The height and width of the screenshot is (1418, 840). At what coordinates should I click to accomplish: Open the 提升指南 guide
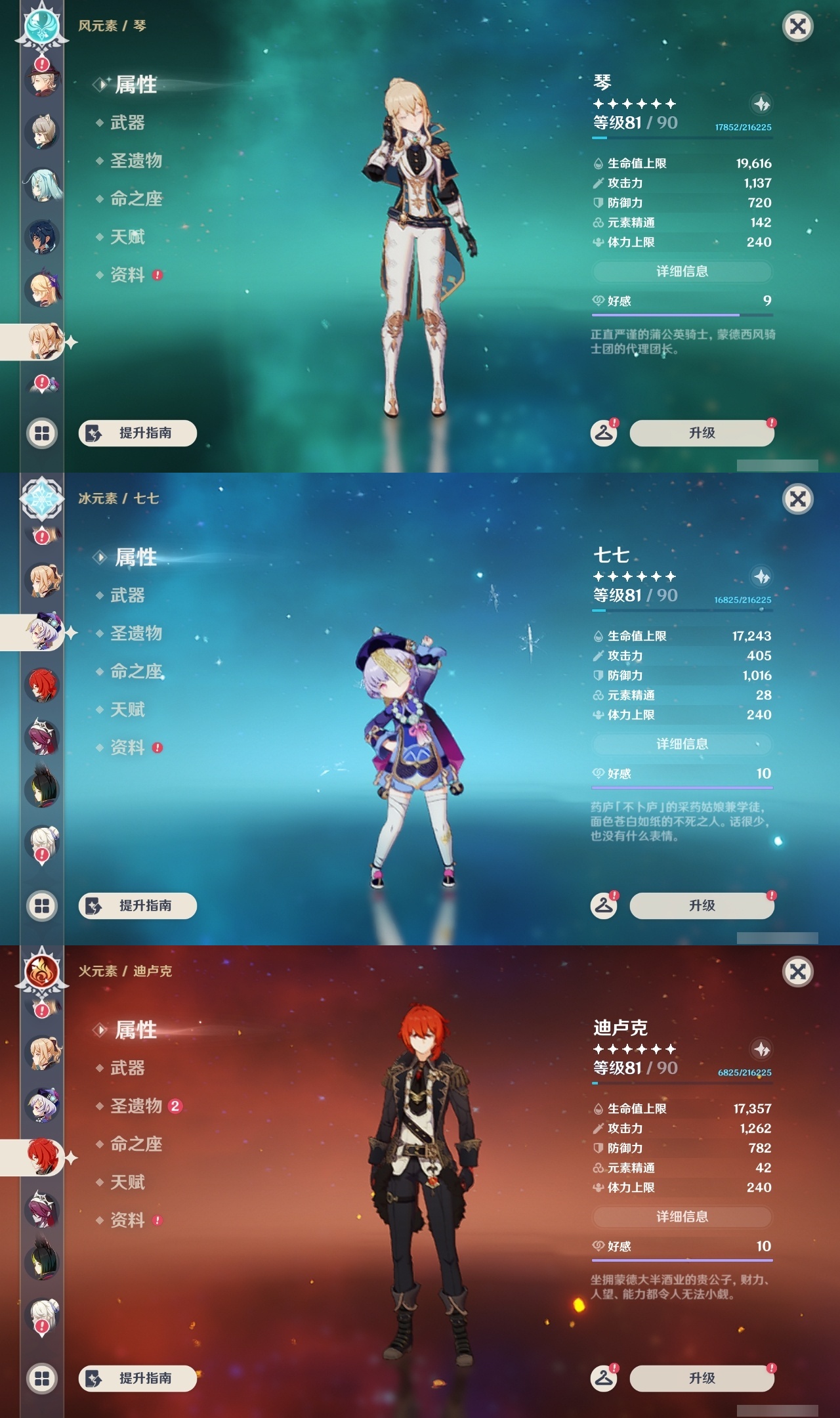tap(137, 433)
